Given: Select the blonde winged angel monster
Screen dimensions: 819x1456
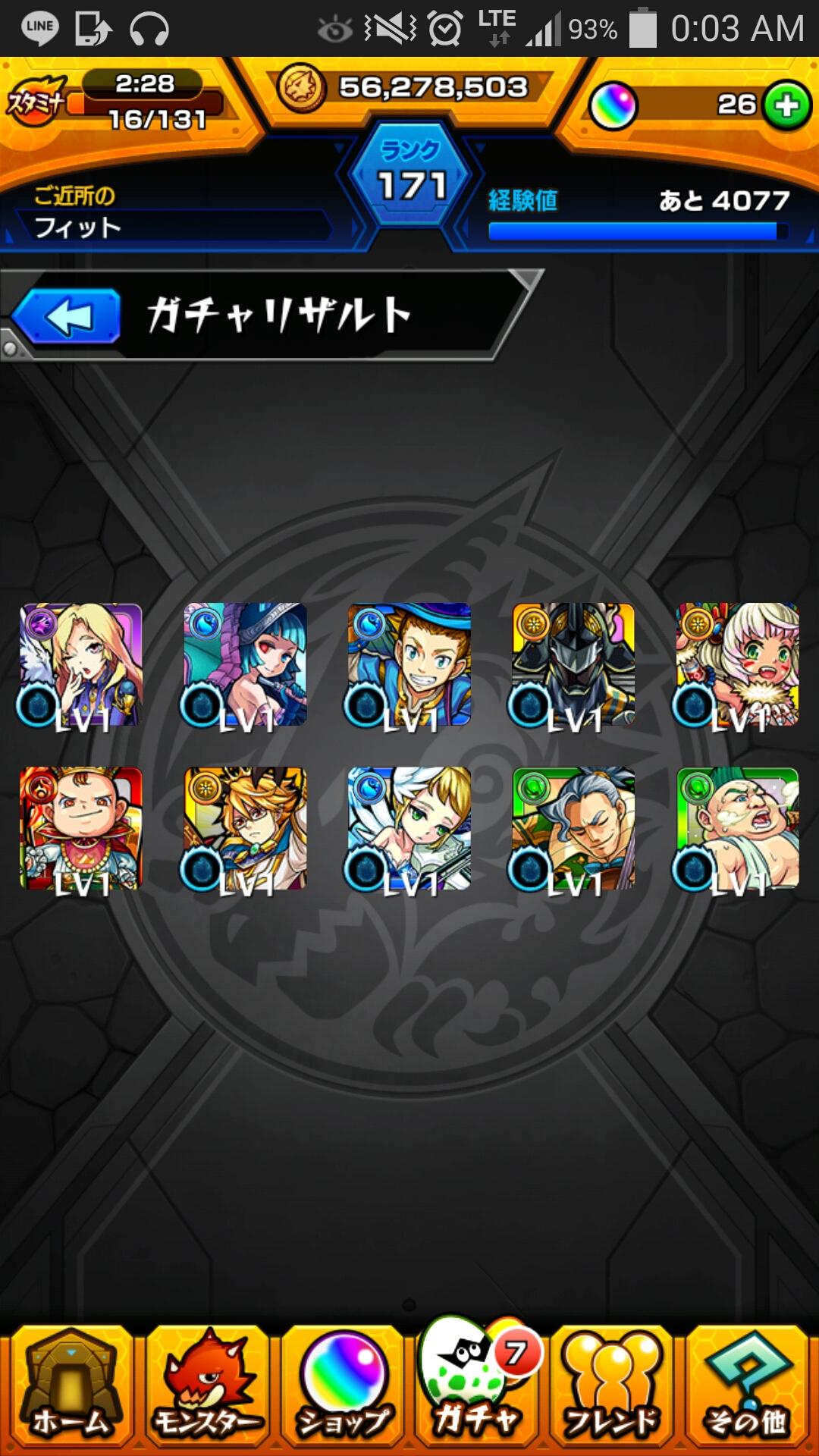Looking at the screenshot, I should pos(409,828).
